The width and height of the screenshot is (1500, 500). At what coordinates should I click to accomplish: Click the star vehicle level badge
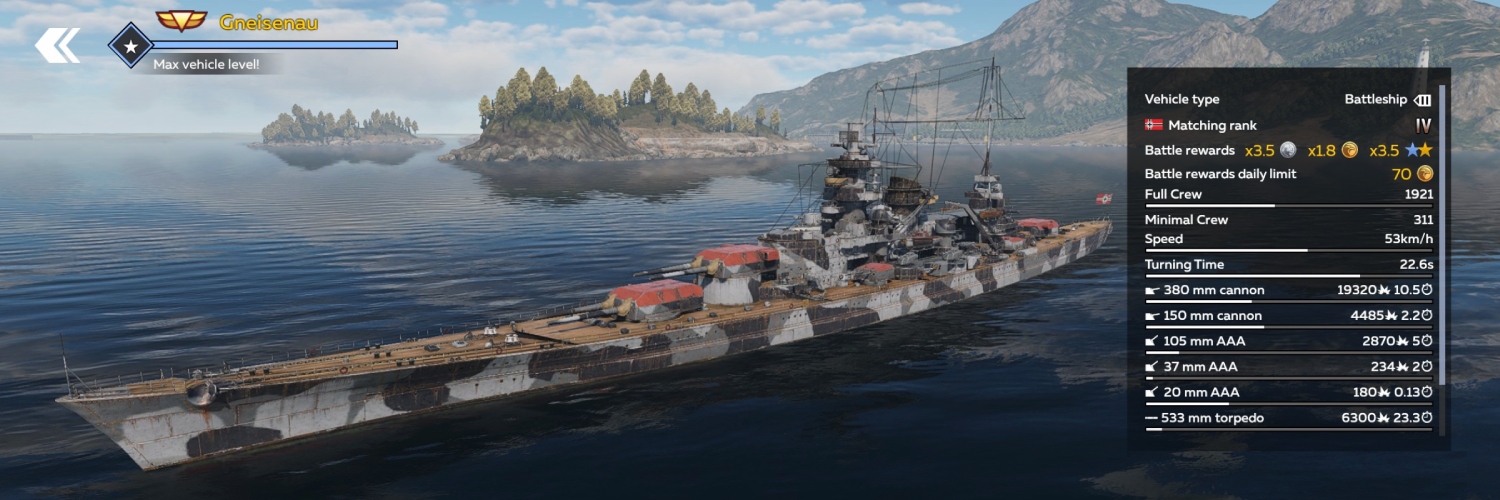pos(130,46)
